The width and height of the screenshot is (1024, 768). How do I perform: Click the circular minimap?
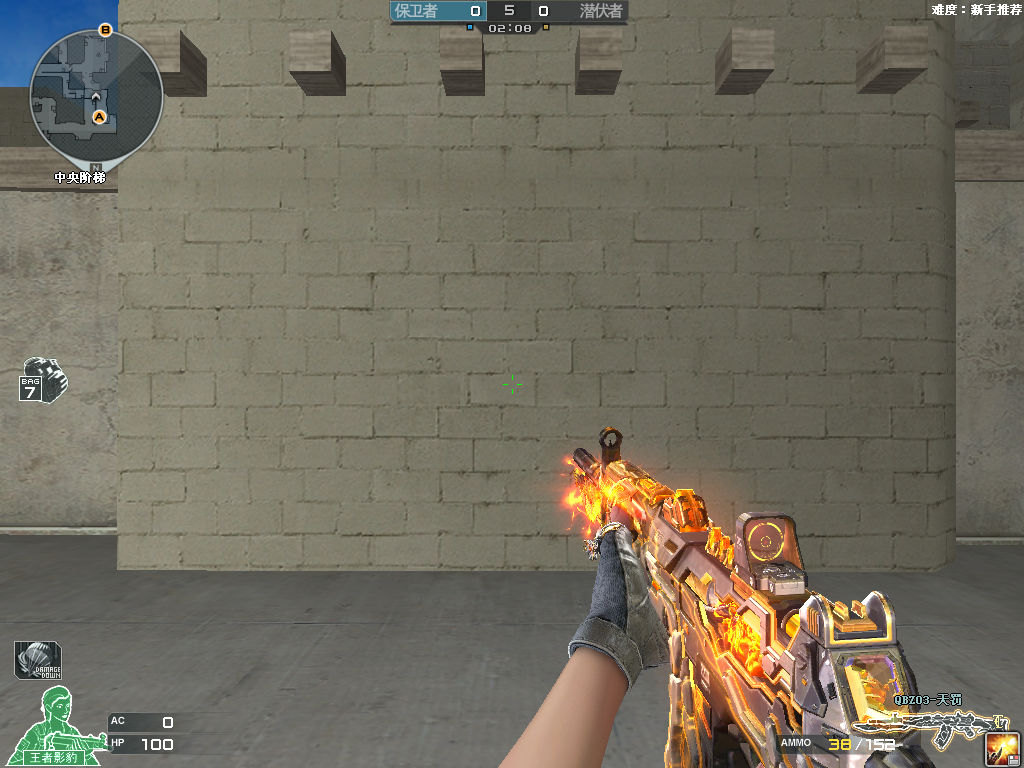point(96,96)
